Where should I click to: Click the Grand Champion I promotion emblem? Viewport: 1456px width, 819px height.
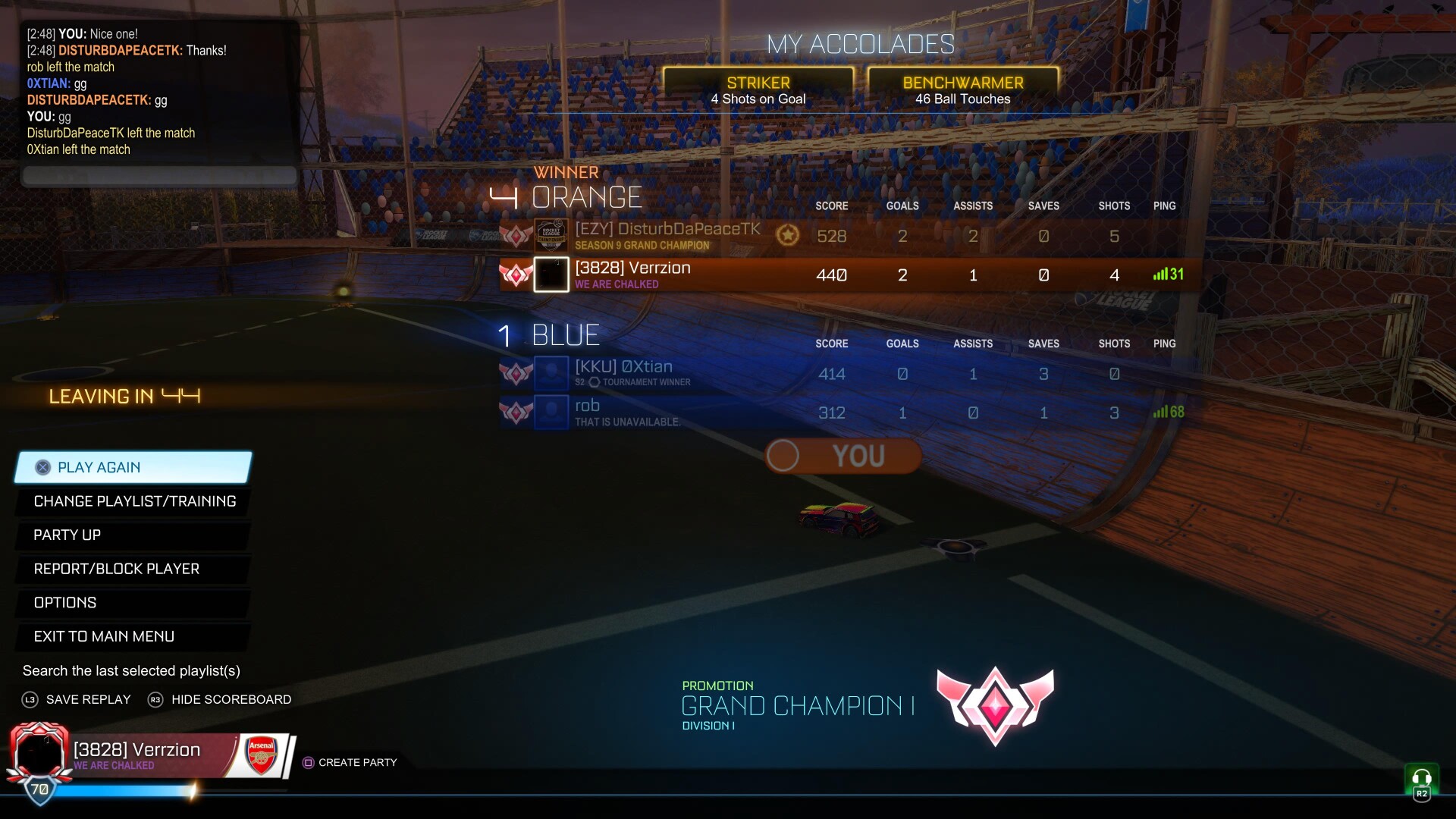(996, 707)
